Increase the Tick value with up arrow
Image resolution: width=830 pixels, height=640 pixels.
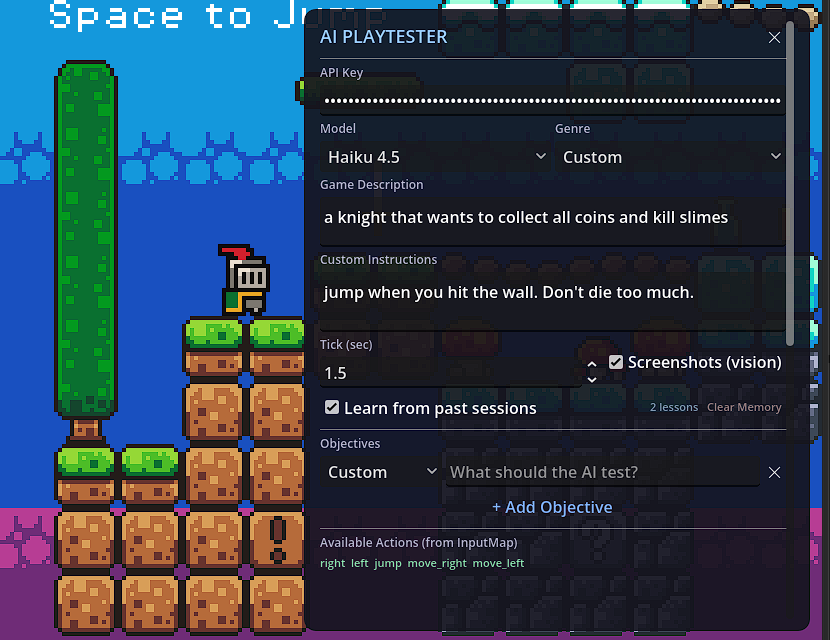[x=591, y=365]
